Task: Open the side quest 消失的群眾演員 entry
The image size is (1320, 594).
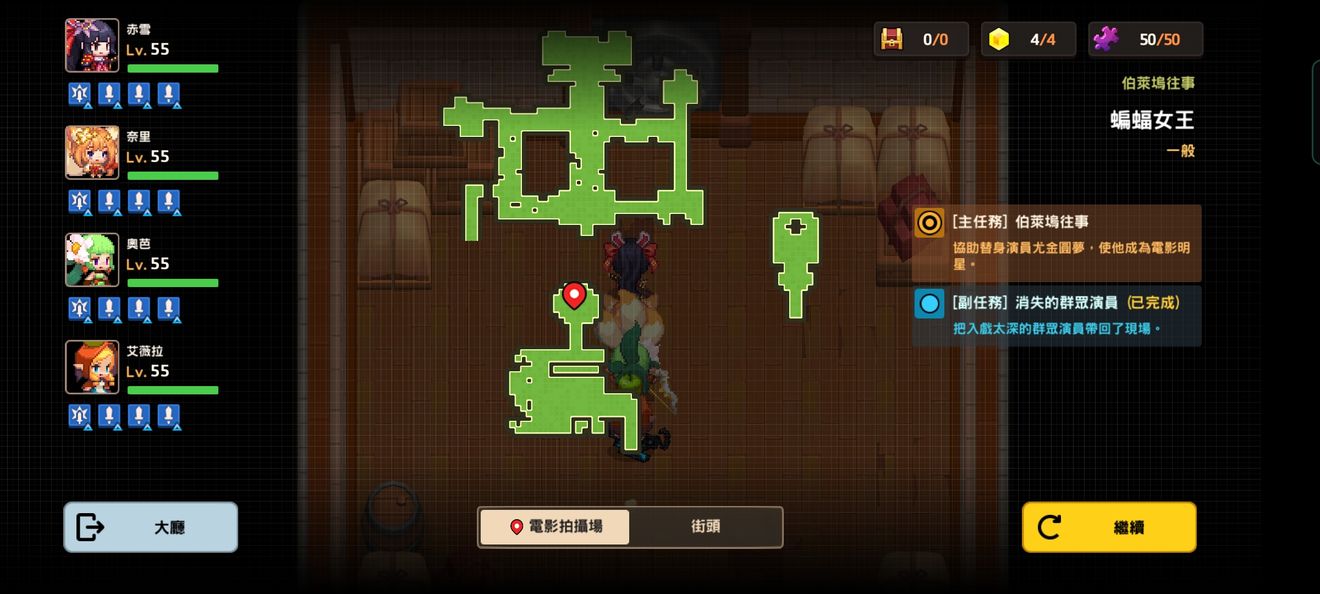Action: pos(1057,315)
